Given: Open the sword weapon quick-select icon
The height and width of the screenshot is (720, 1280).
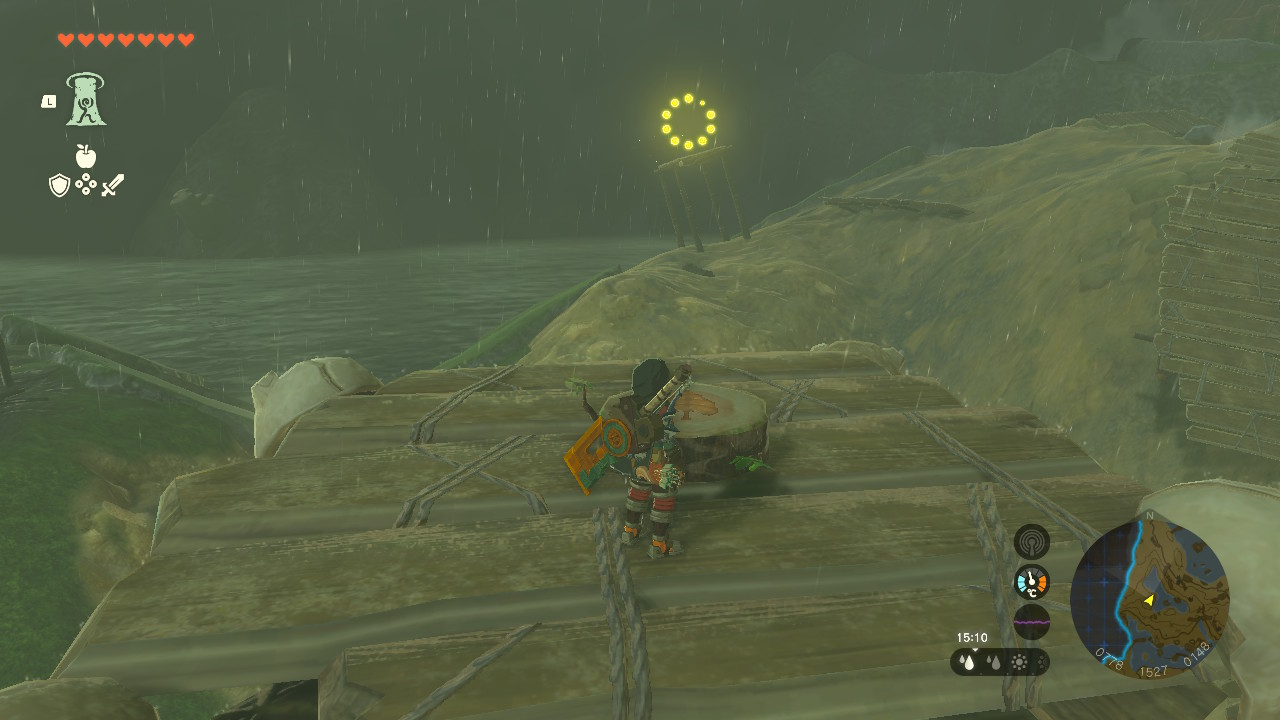Looking at the screenshot, I should (113, 185).
